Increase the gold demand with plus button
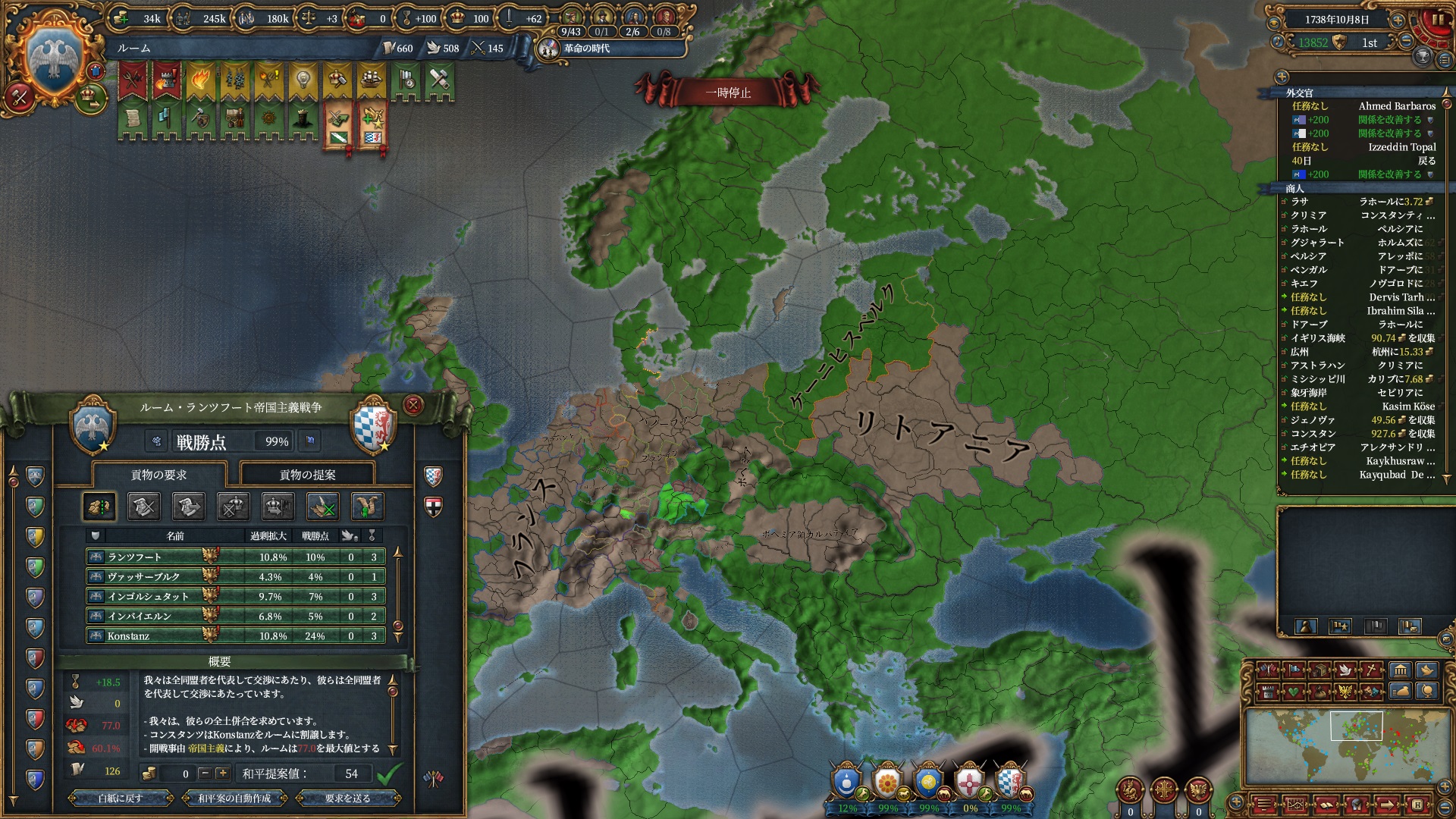The width and height of the screenshot is (1456, 819). 222,773
